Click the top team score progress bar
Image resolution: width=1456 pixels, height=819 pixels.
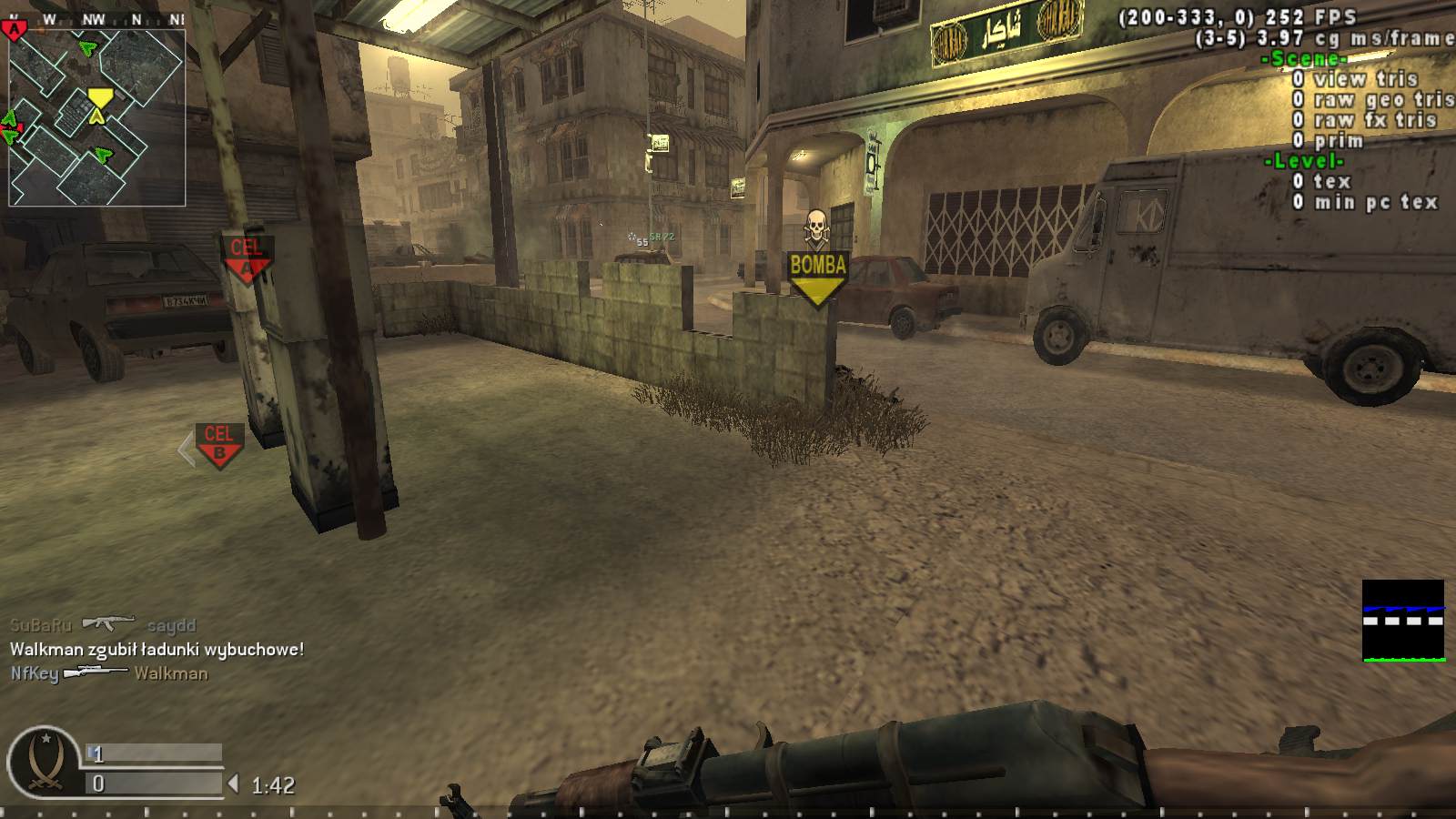[x=155, y=754]
